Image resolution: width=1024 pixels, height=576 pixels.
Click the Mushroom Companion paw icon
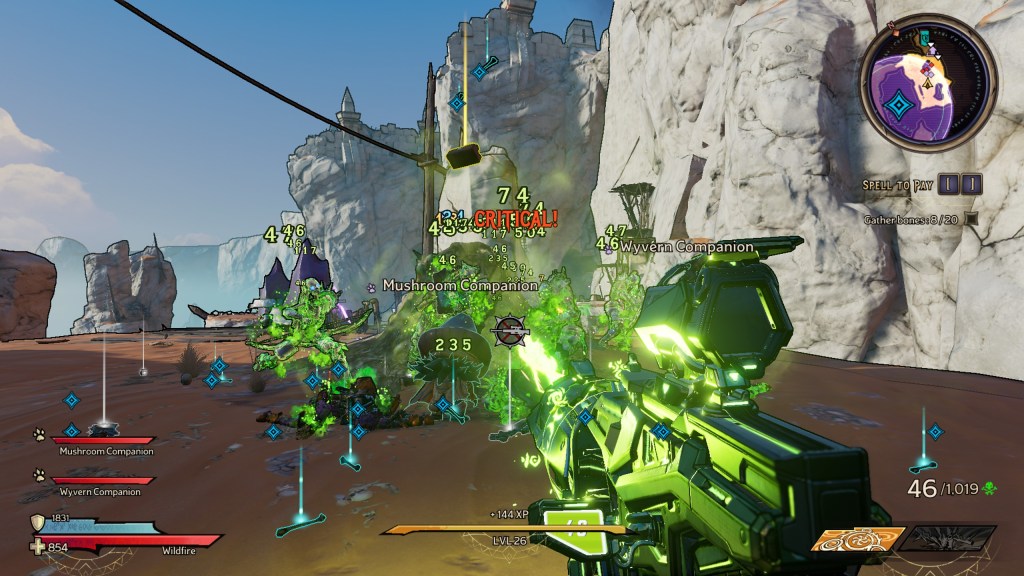[38, 435]
